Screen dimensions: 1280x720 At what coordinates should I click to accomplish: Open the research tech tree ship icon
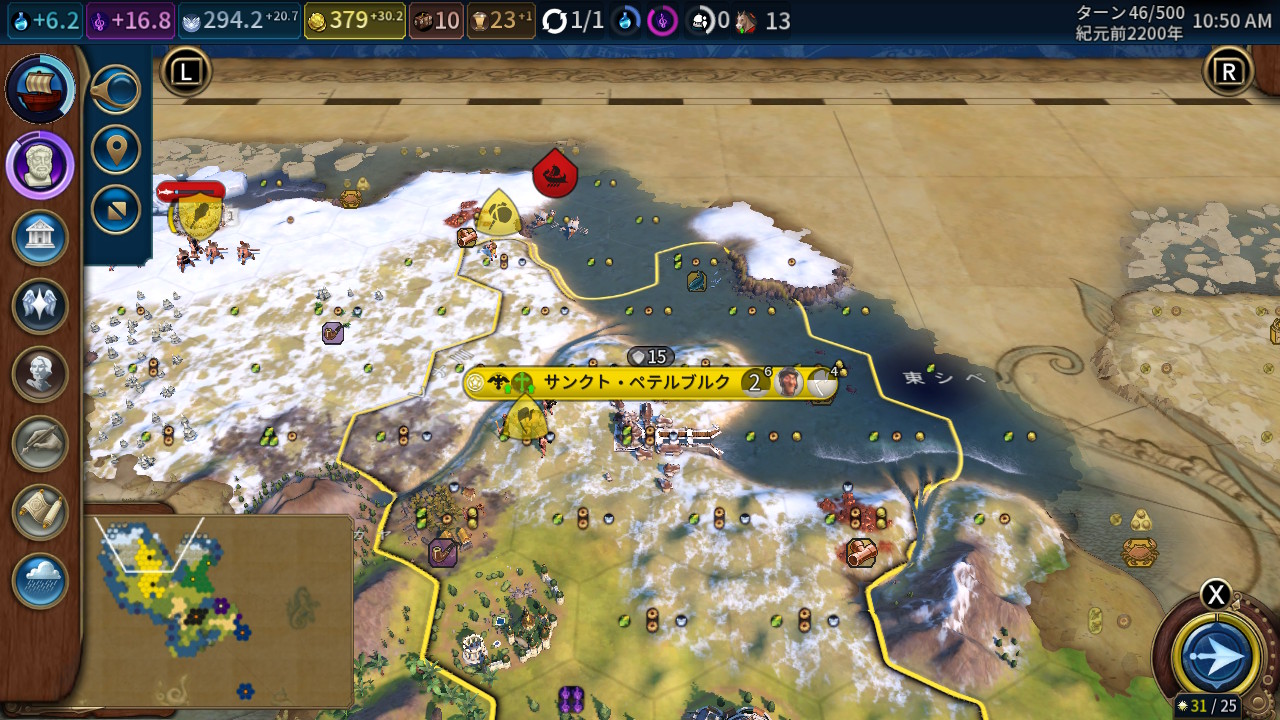pyautogui.click(x=40, y=89)
